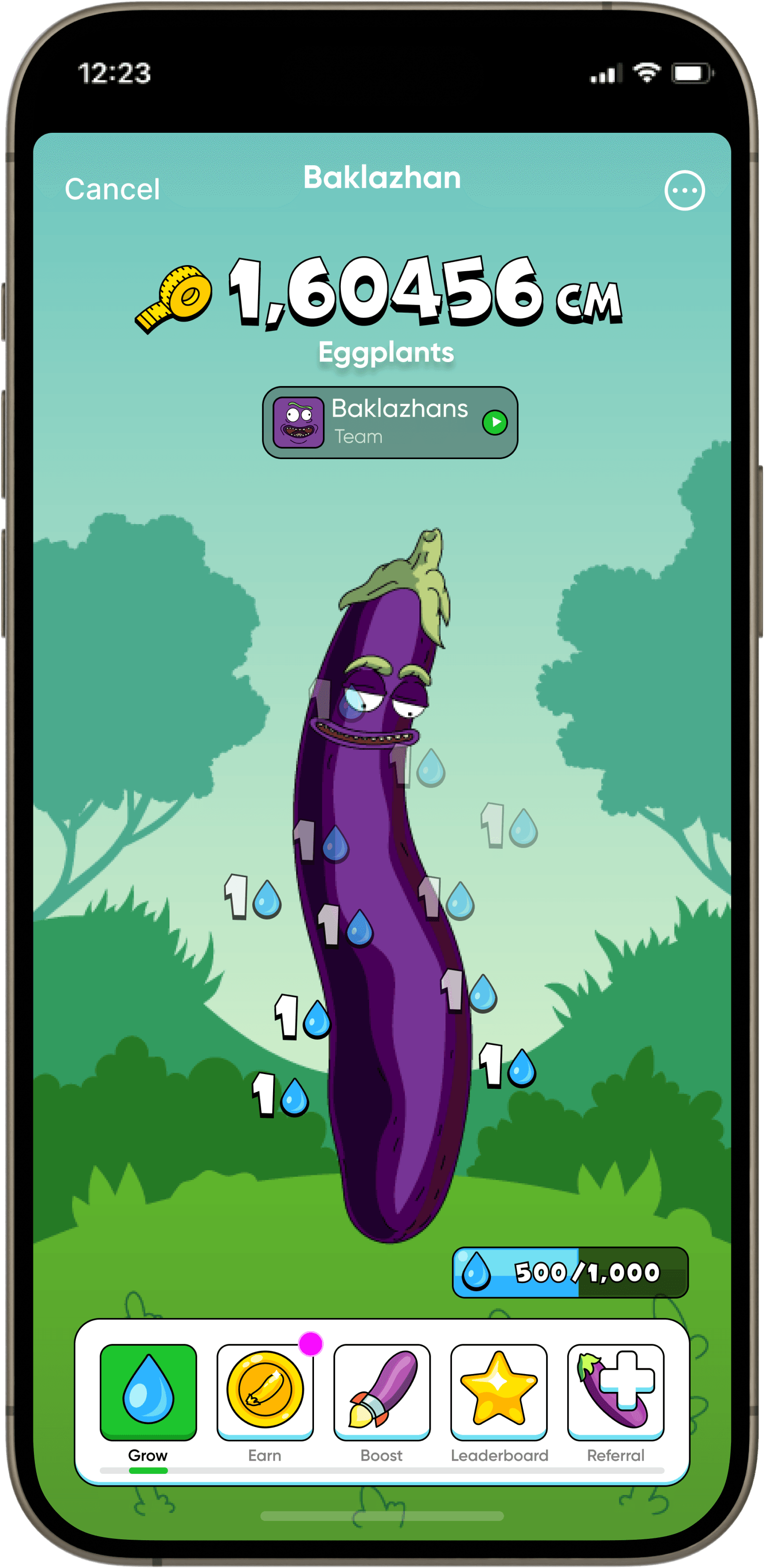The image size is (764, 1568).
Task: Expand the Baklazhans team panel via green arrow
Action: tap(497, 423)
